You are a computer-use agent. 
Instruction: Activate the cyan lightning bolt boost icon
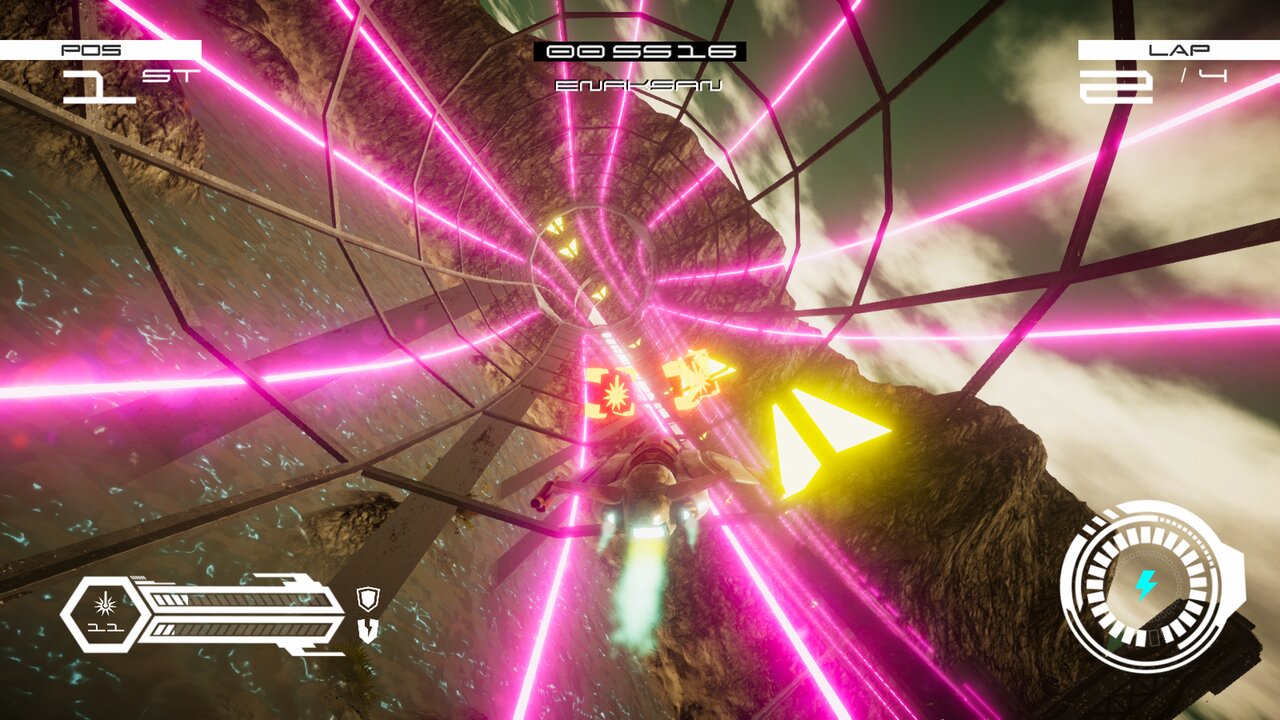click(1146, 585)
